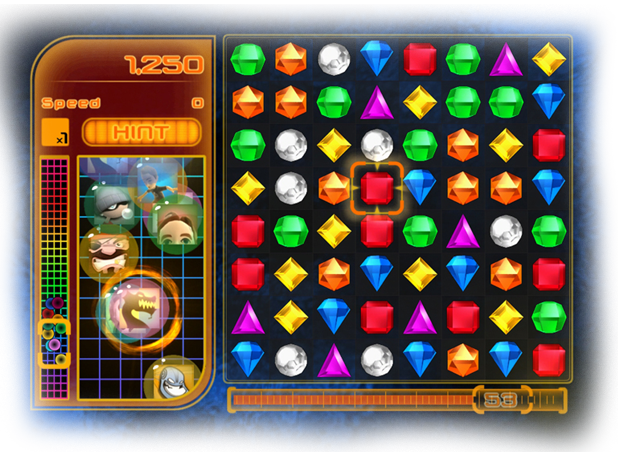618x452 pixels.
Task: Click the HINT button
Action: pyautogui.click(x=140, y=132)
